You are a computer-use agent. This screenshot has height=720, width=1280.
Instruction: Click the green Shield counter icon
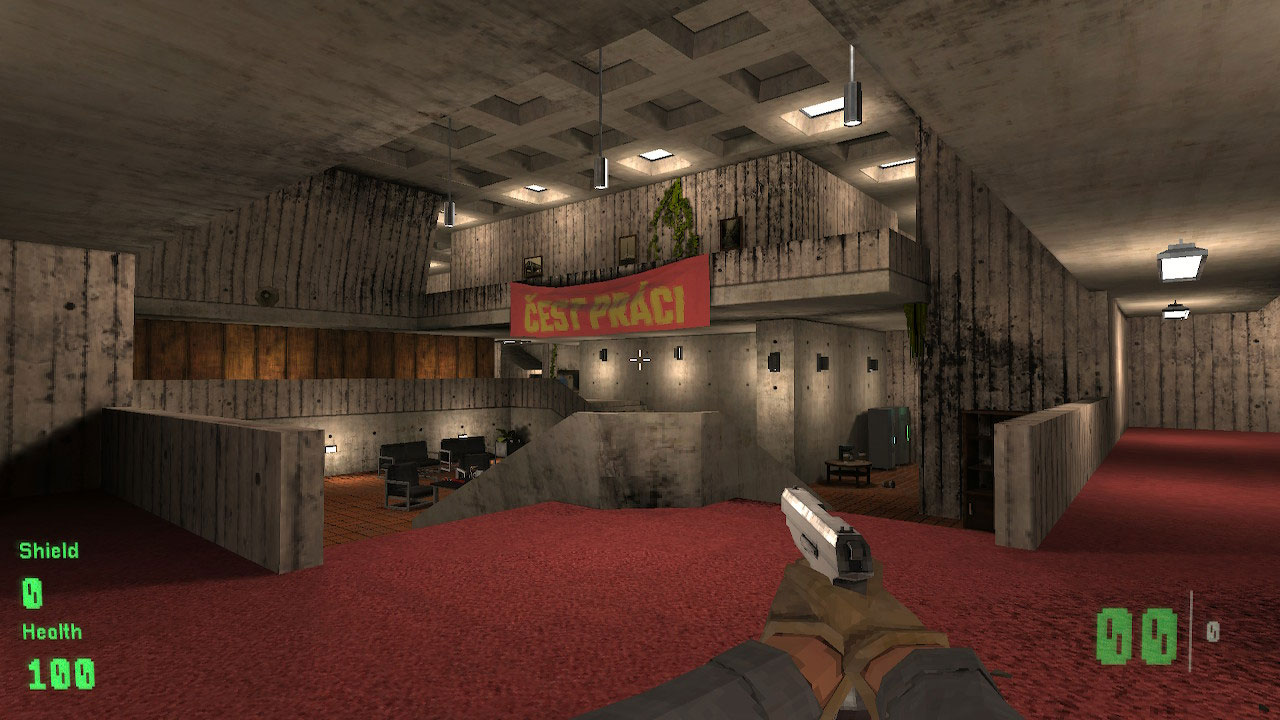30,592
